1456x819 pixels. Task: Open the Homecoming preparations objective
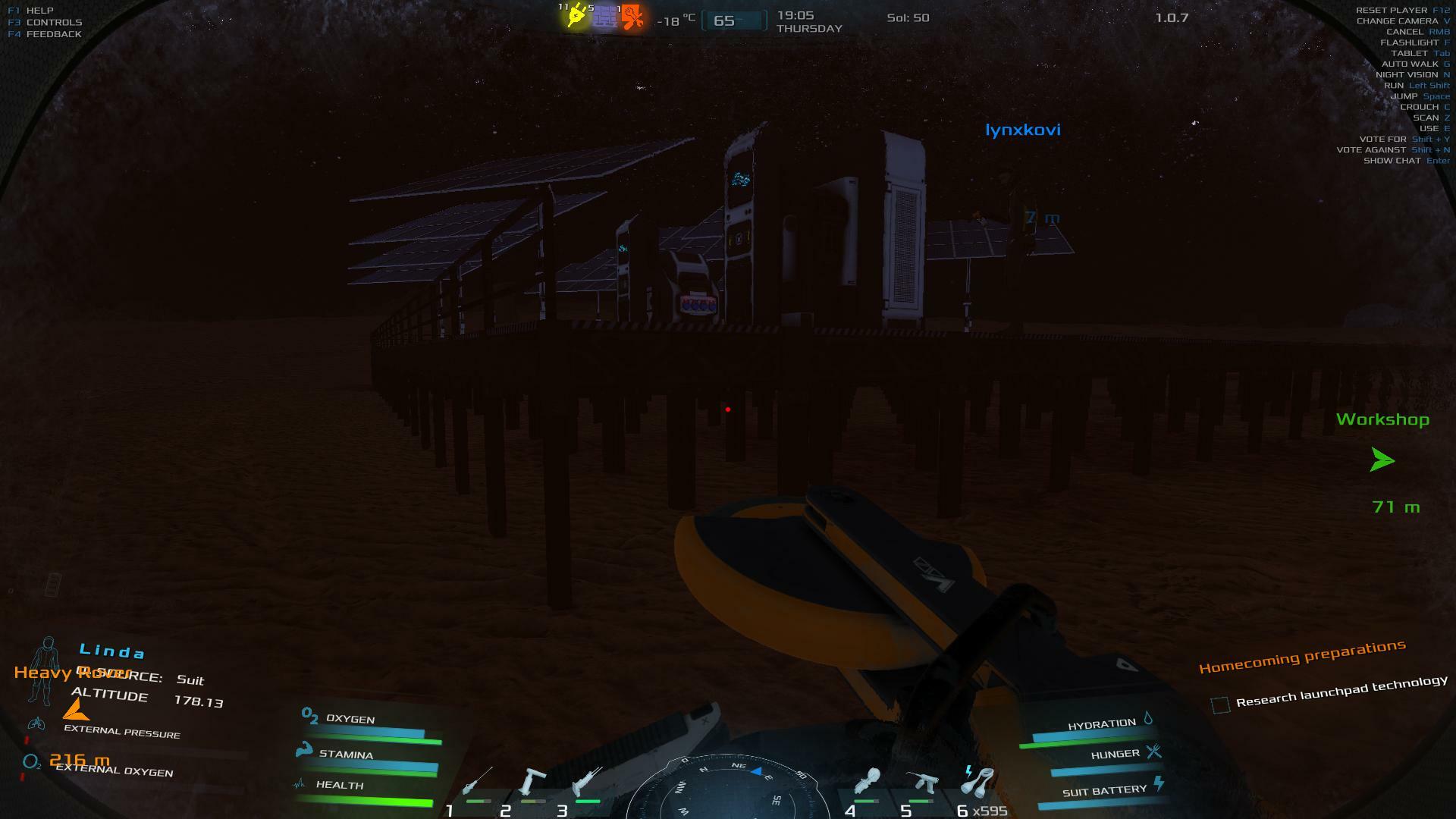[1302, 657]
